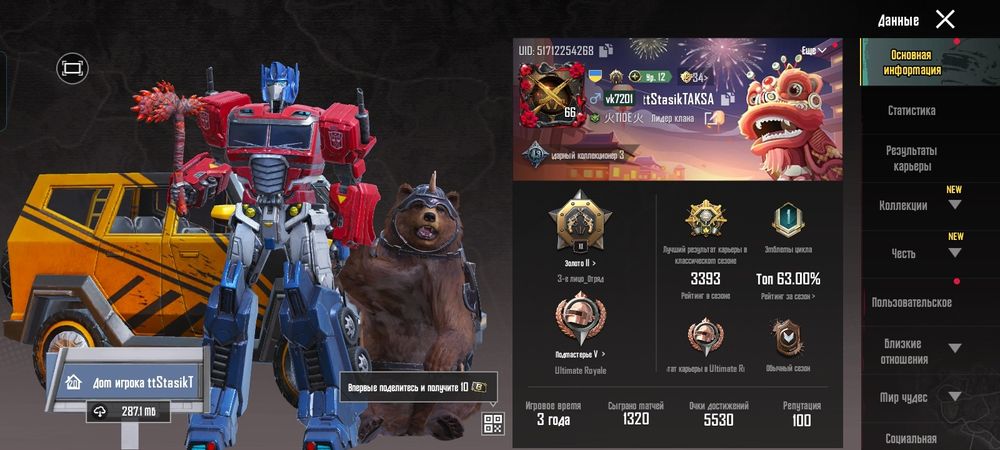Close the profile data screen
1000x450 pixels.
tap(945, 19)
